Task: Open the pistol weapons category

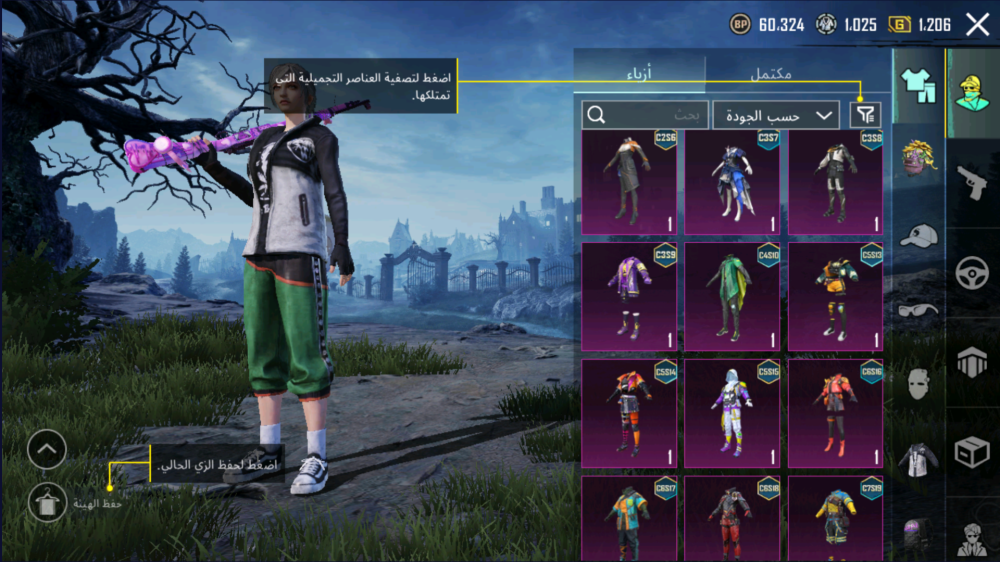Action: pos(971,182)
